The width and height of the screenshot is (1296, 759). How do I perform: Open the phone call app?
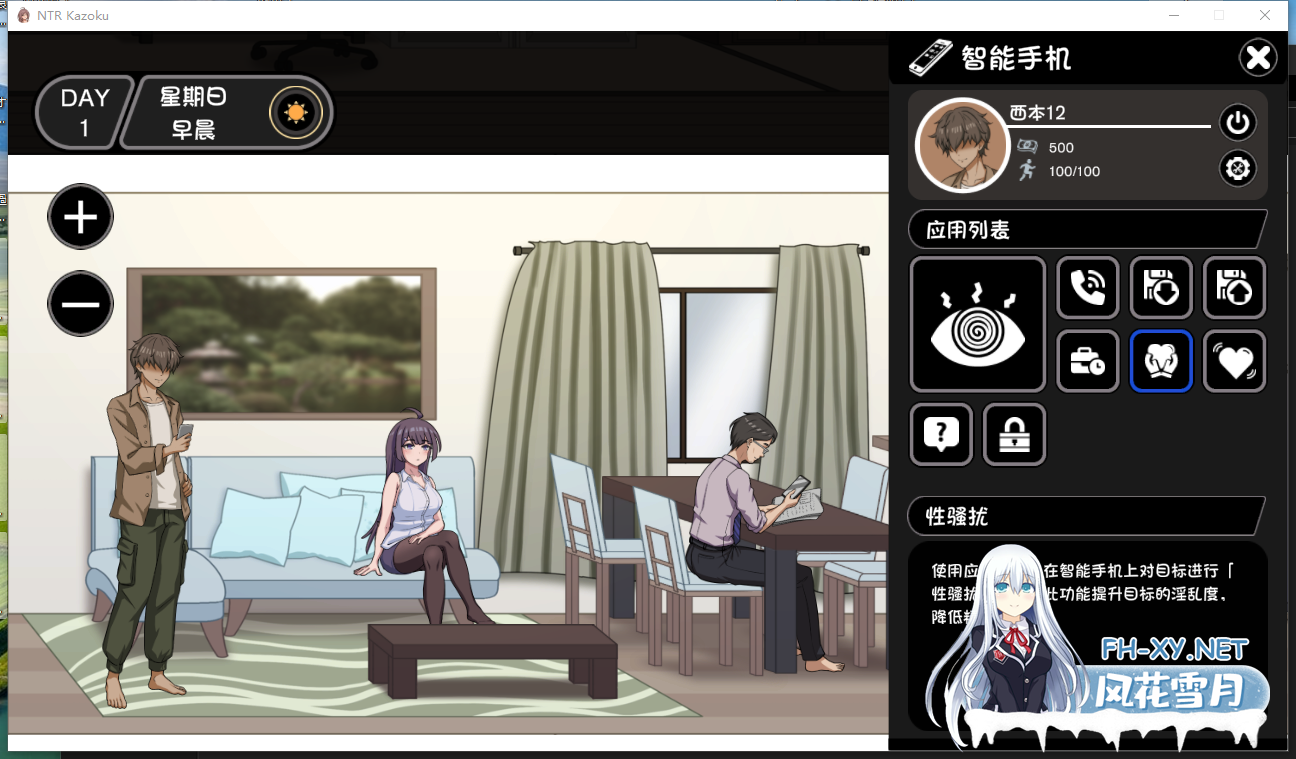1088,288
